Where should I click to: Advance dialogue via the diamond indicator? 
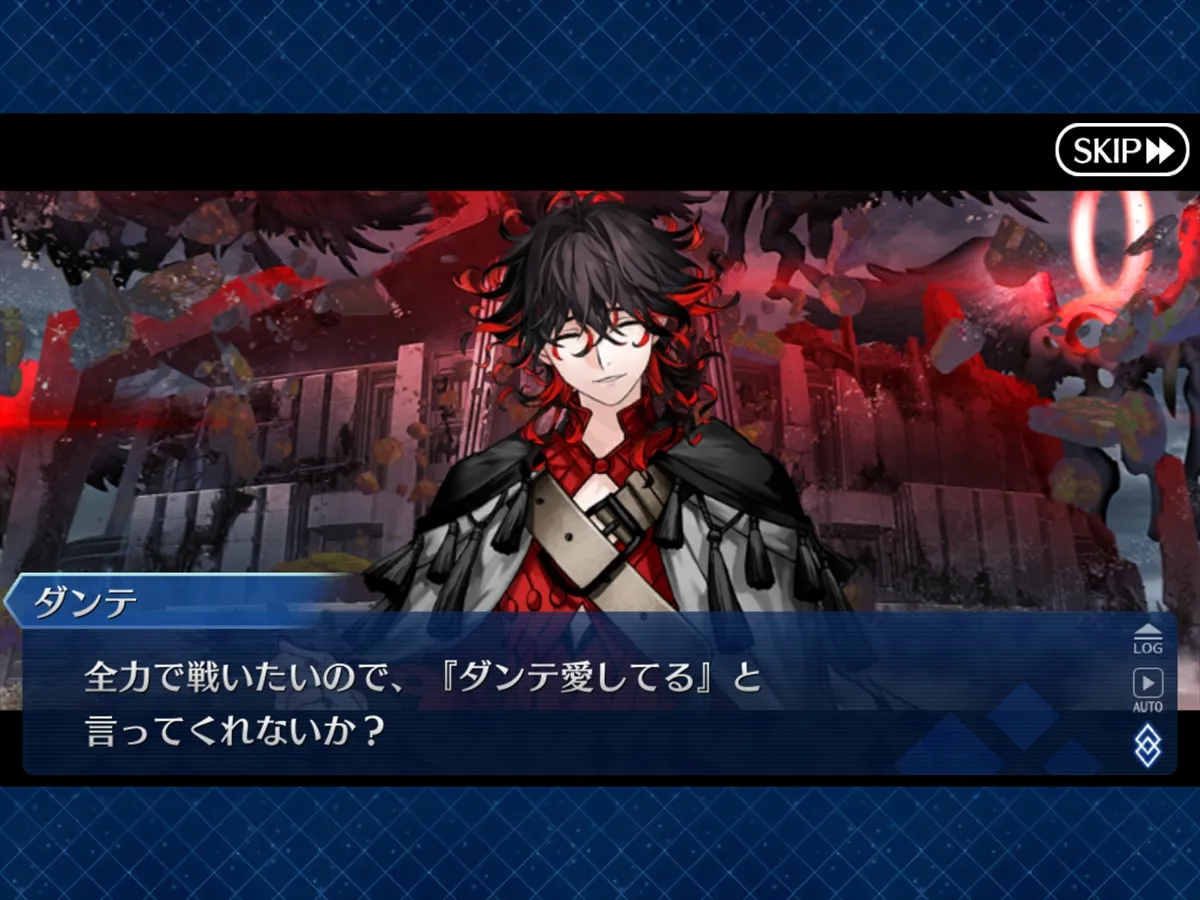coord(1147,745)
